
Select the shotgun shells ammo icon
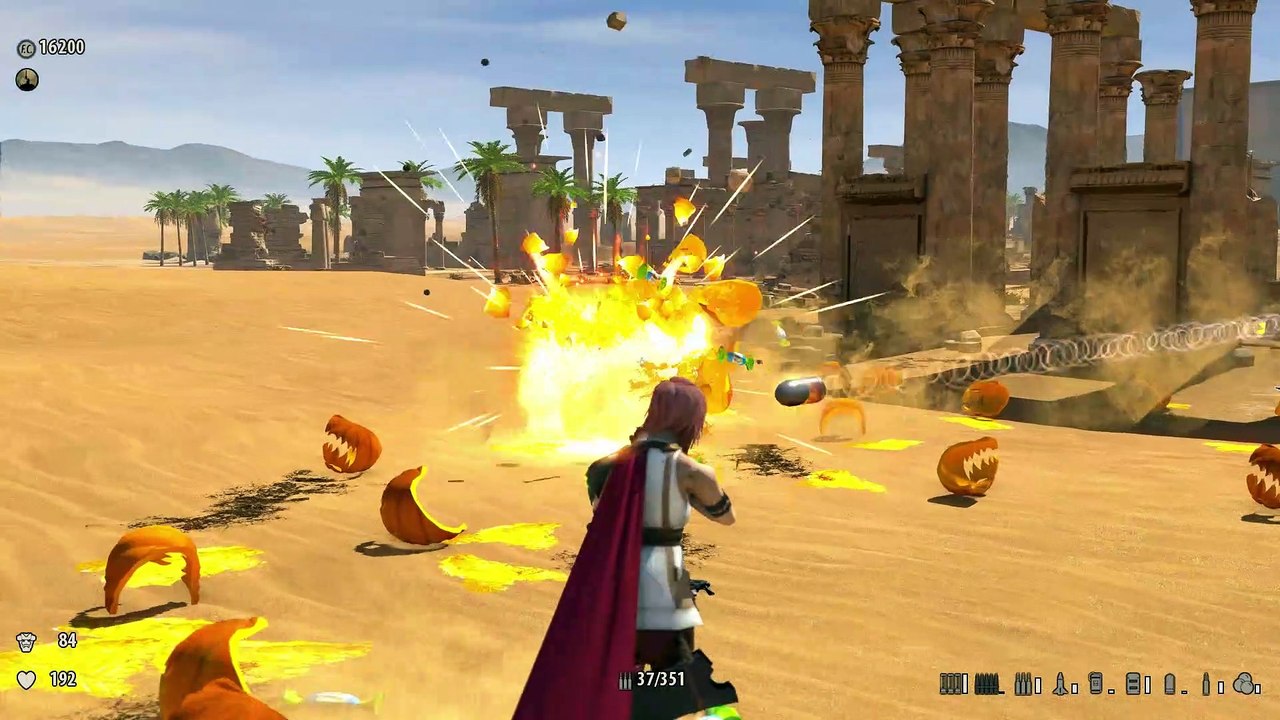(953, 683)
